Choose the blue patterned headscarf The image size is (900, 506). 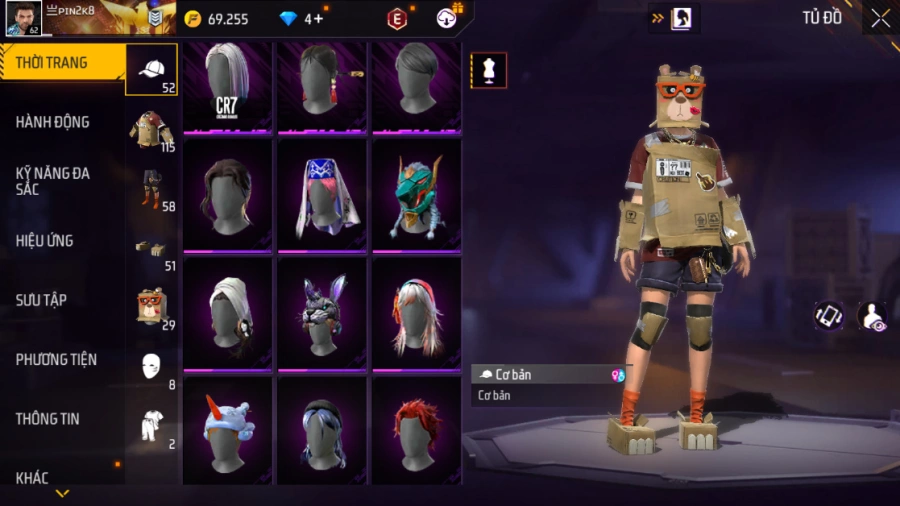(x=322, y=194)
